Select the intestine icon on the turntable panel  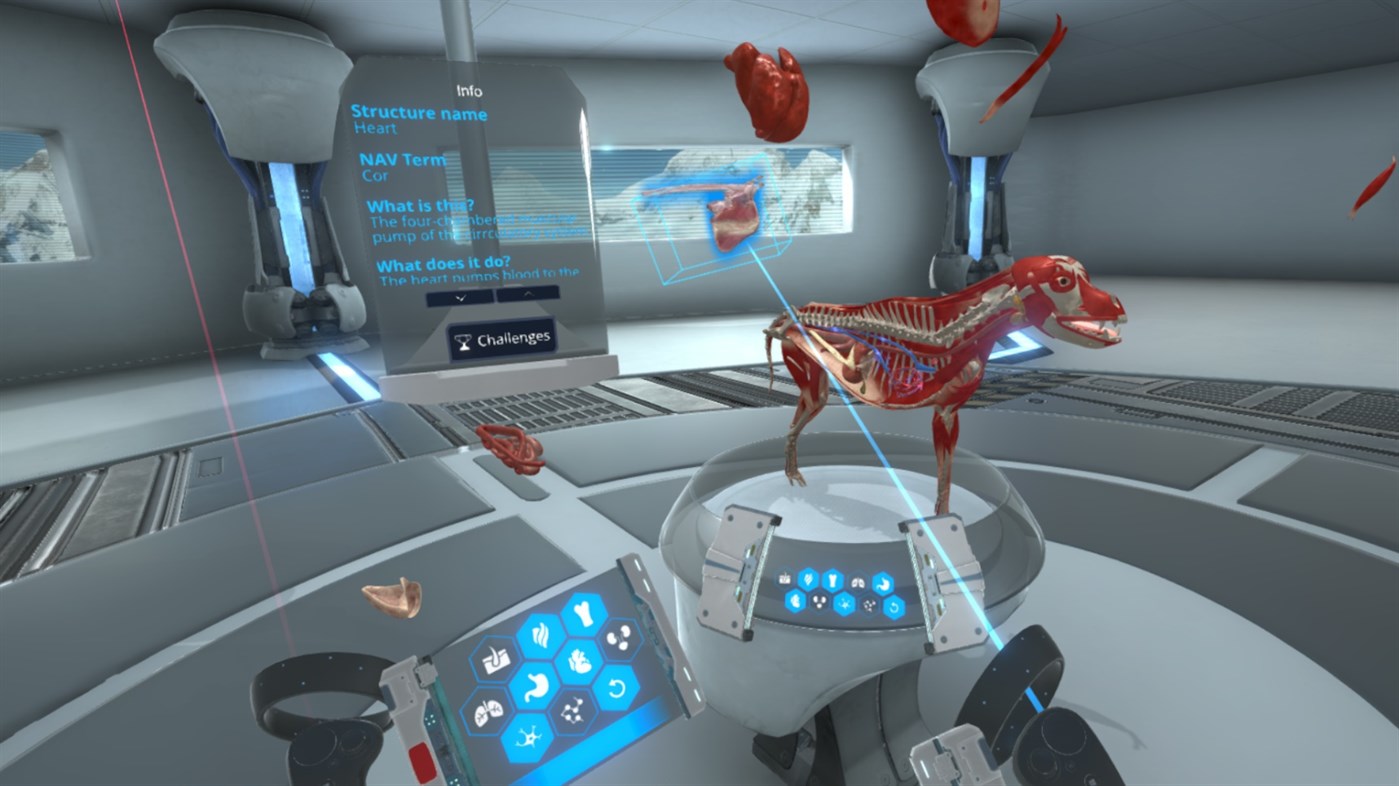coord(796,602)
